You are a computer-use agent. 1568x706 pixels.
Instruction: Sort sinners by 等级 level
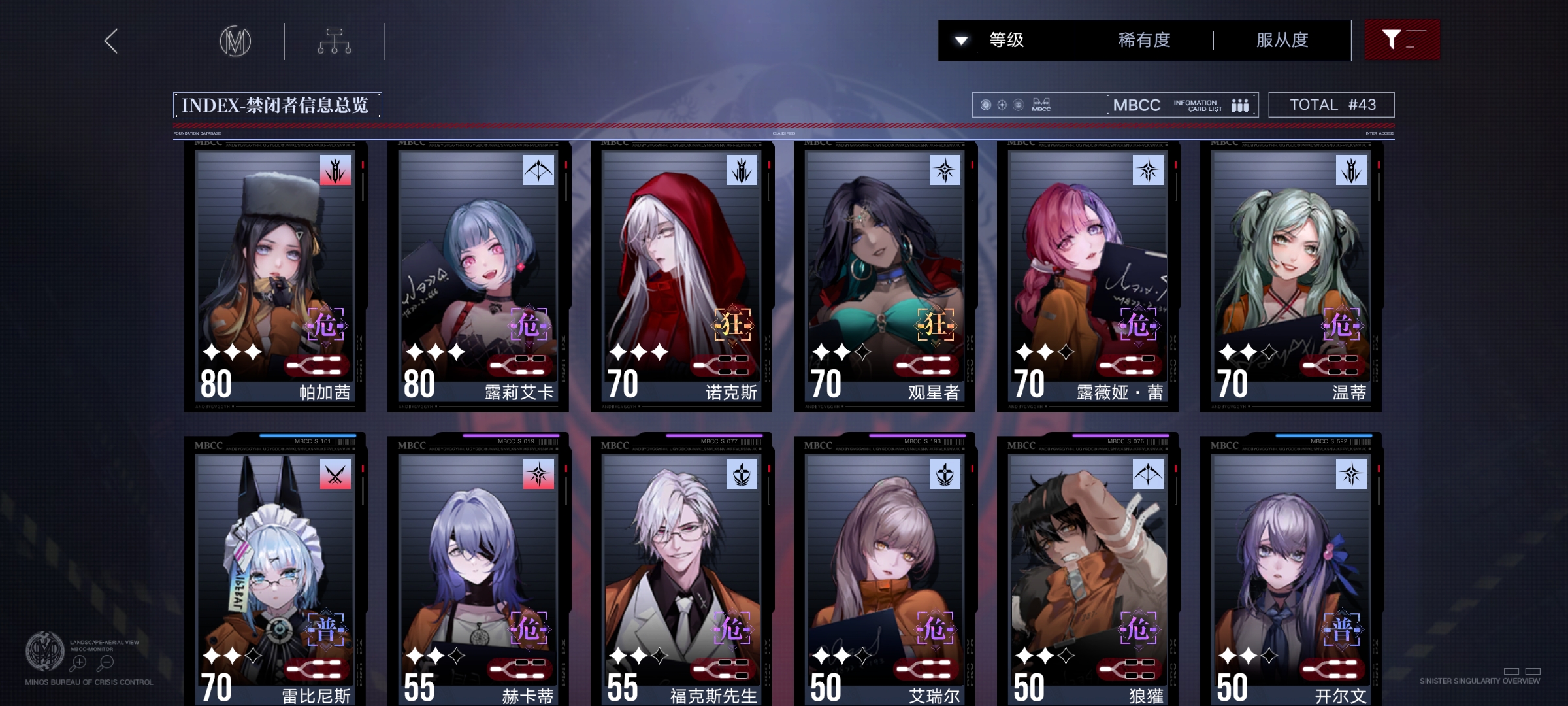click(x=1006, y=41)
